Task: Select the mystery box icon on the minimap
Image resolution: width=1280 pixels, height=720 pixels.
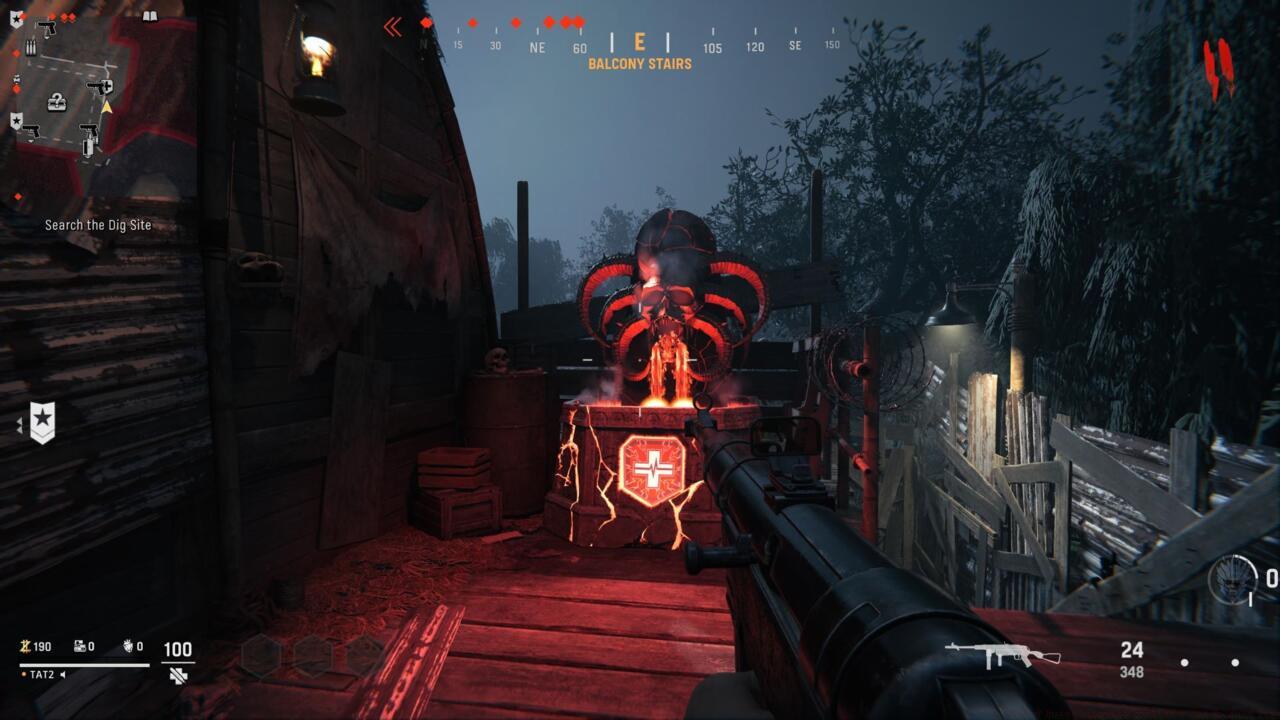Action: 57,101
